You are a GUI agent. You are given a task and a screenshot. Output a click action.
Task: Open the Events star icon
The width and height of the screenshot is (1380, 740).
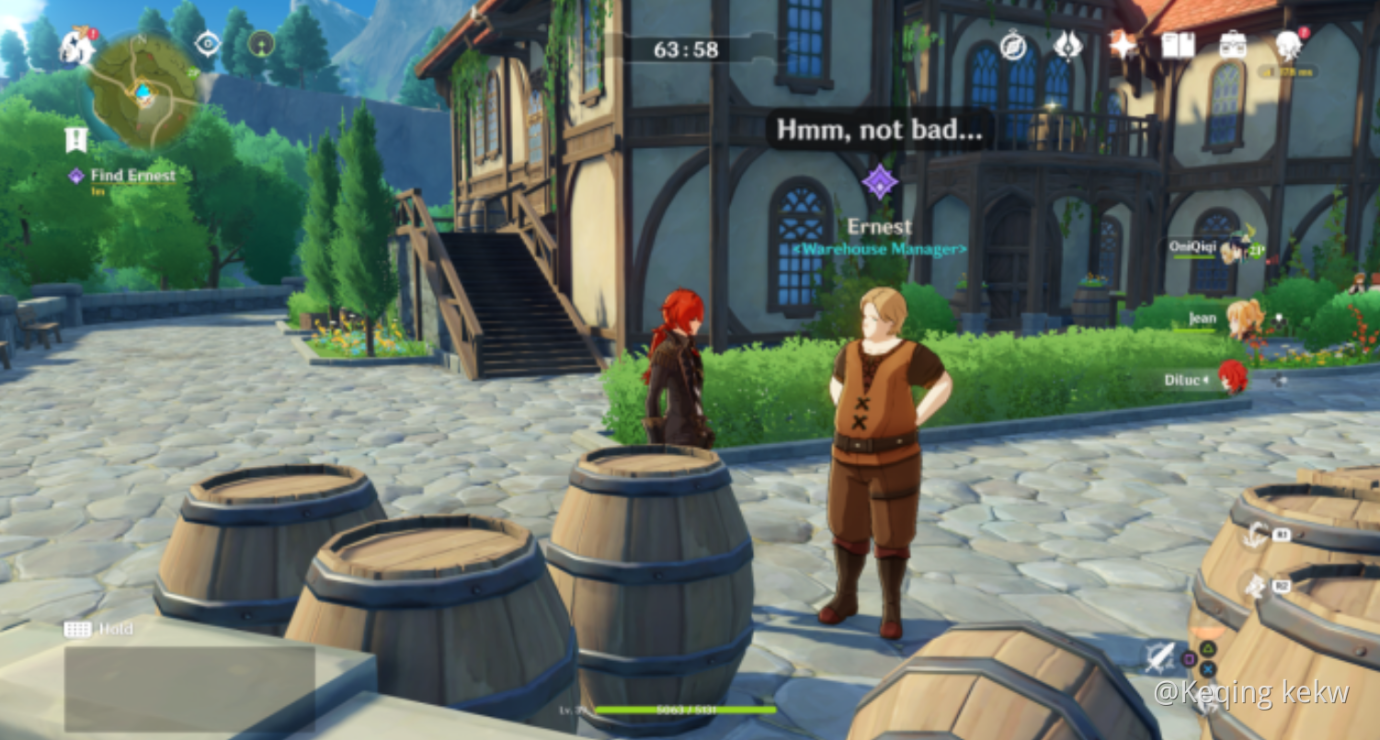pyautogui.click(x=1122, y=45)
